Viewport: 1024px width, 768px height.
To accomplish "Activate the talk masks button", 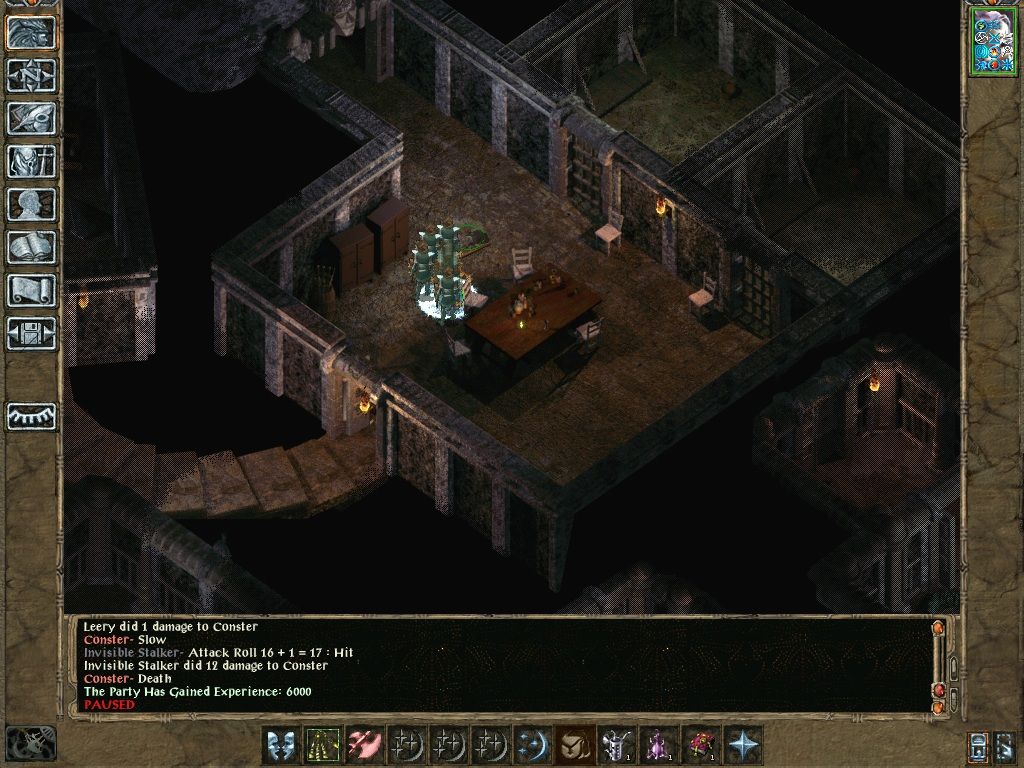I will click(280, 745).
